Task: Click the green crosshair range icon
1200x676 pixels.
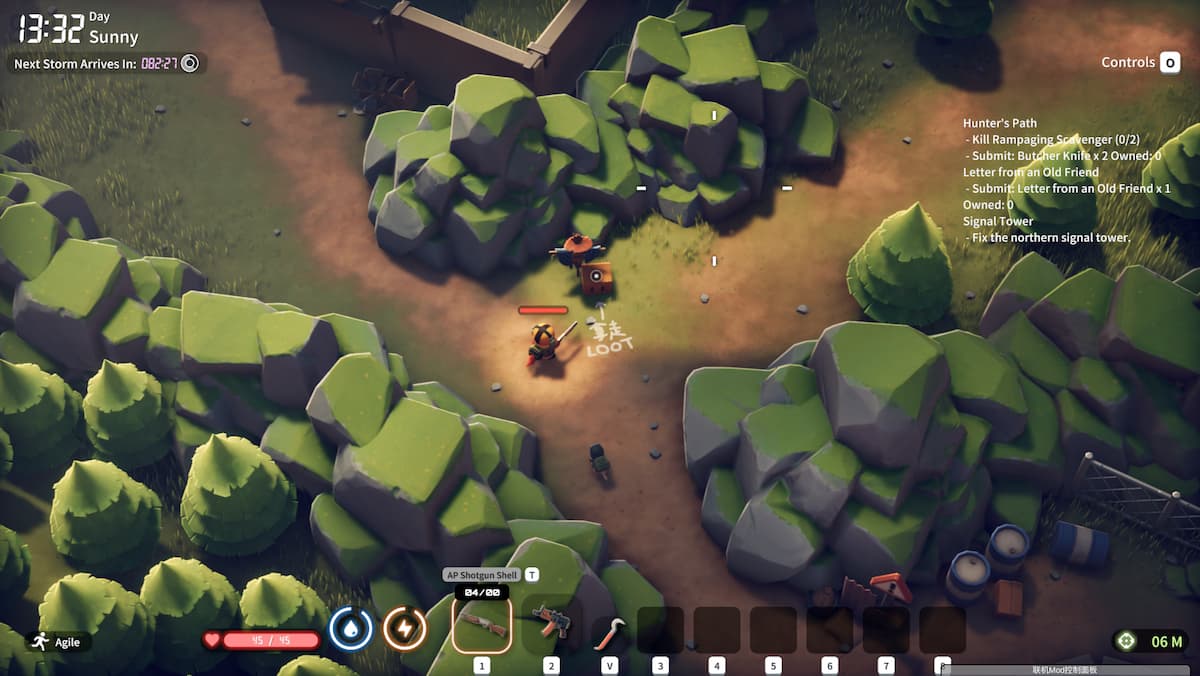Action: point(1126,641)
